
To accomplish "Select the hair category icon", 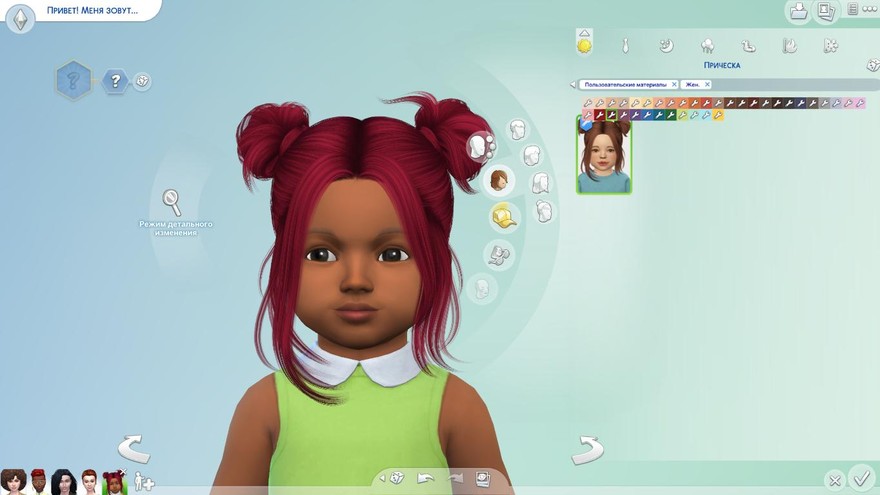I will coord(498,180).
